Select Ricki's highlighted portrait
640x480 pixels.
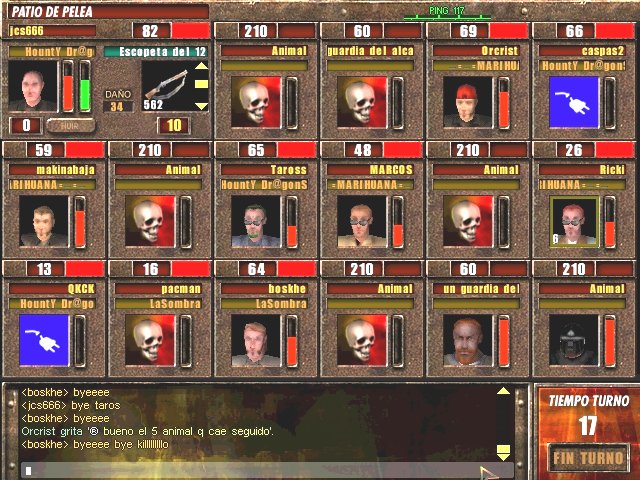point(574,220)
